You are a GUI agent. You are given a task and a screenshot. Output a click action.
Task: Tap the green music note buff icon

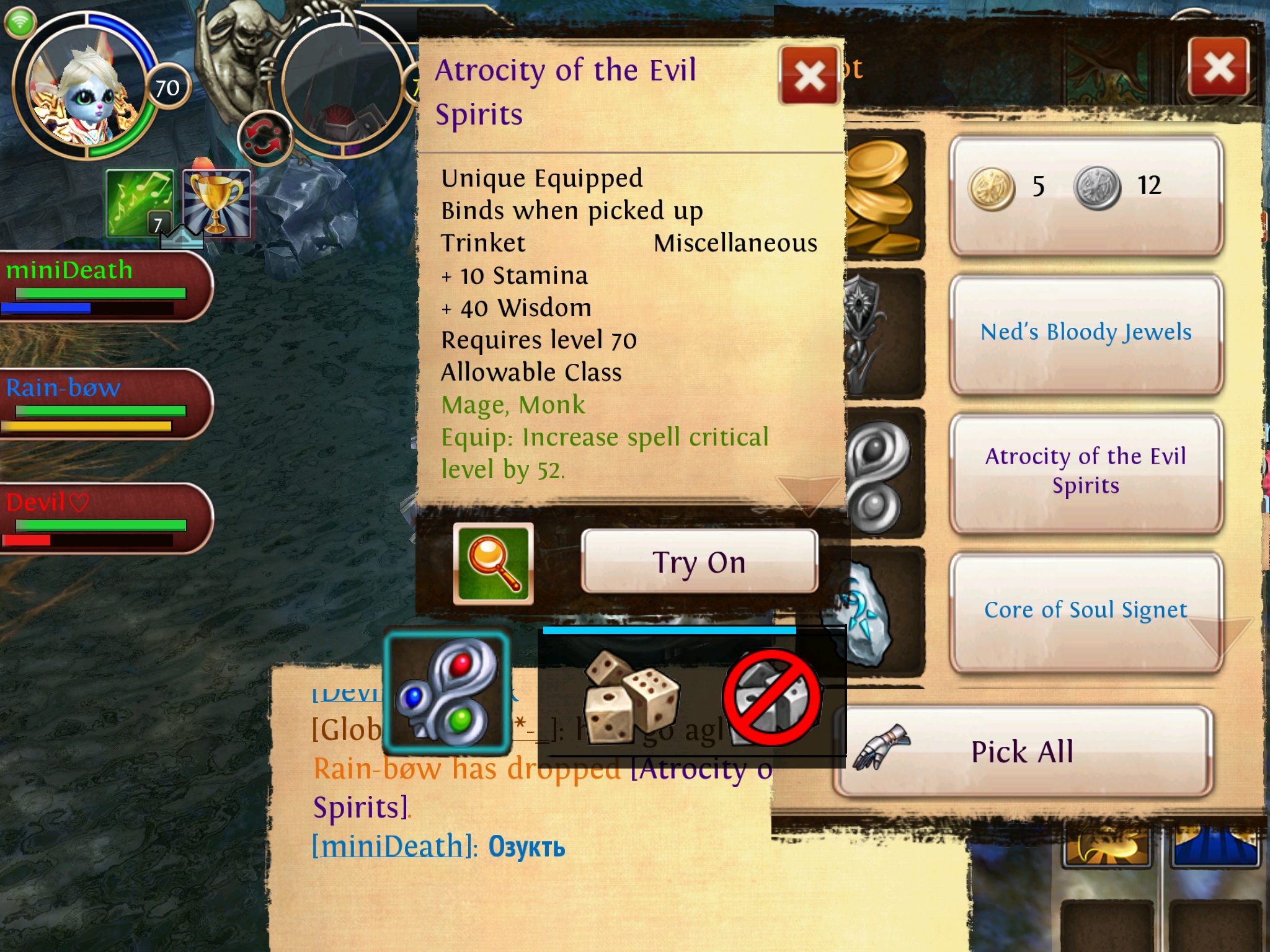pyautogui.click(x=140, y=203)
